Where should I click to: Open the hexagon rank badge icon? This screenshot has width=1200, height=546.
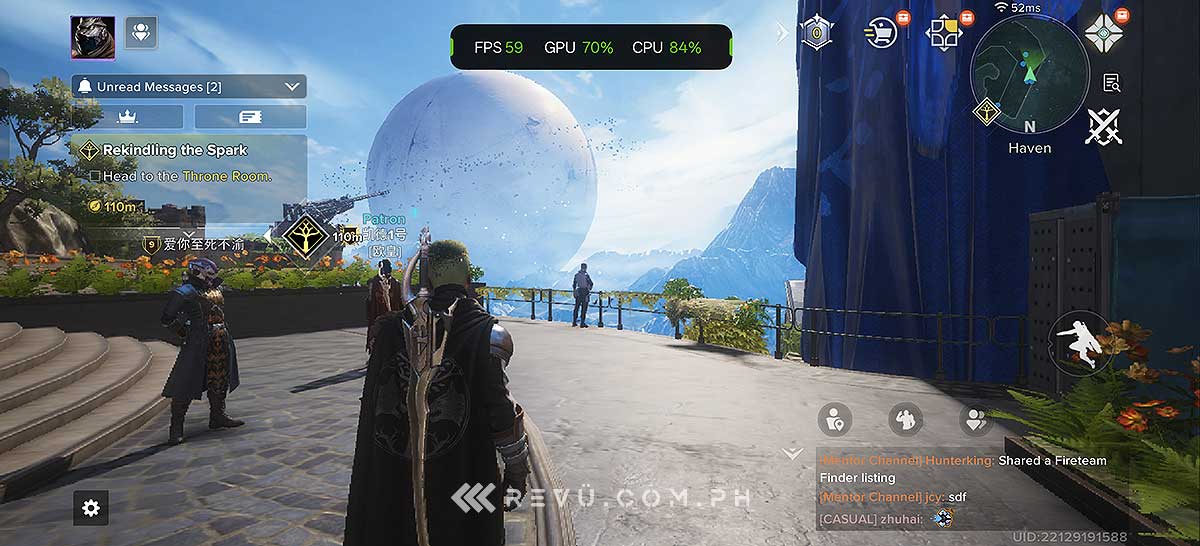tap(817, 33)
